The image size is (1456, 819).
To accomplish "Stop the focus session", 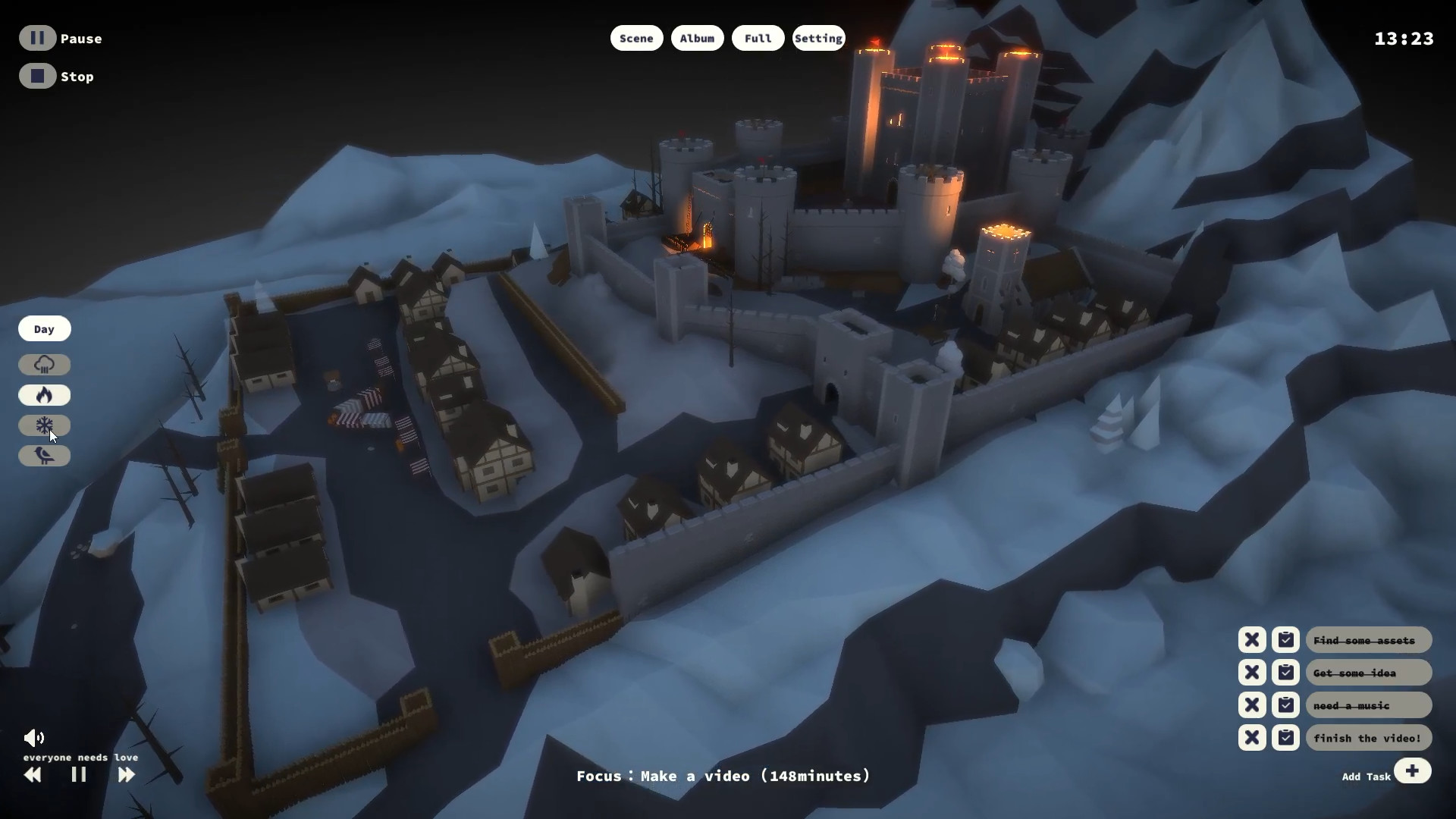I will pos(38,76).
